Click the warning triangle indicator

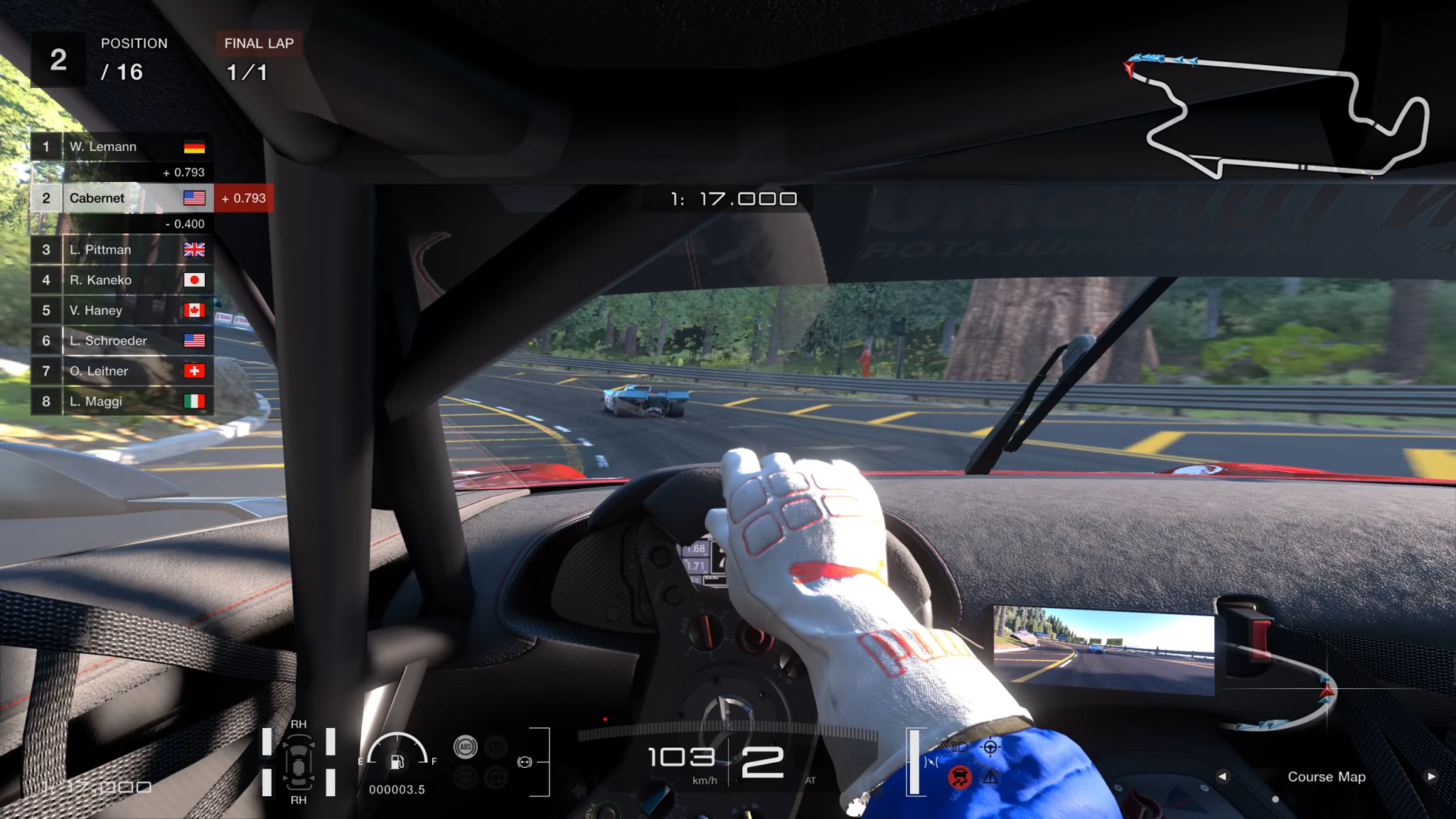point(990,778)
